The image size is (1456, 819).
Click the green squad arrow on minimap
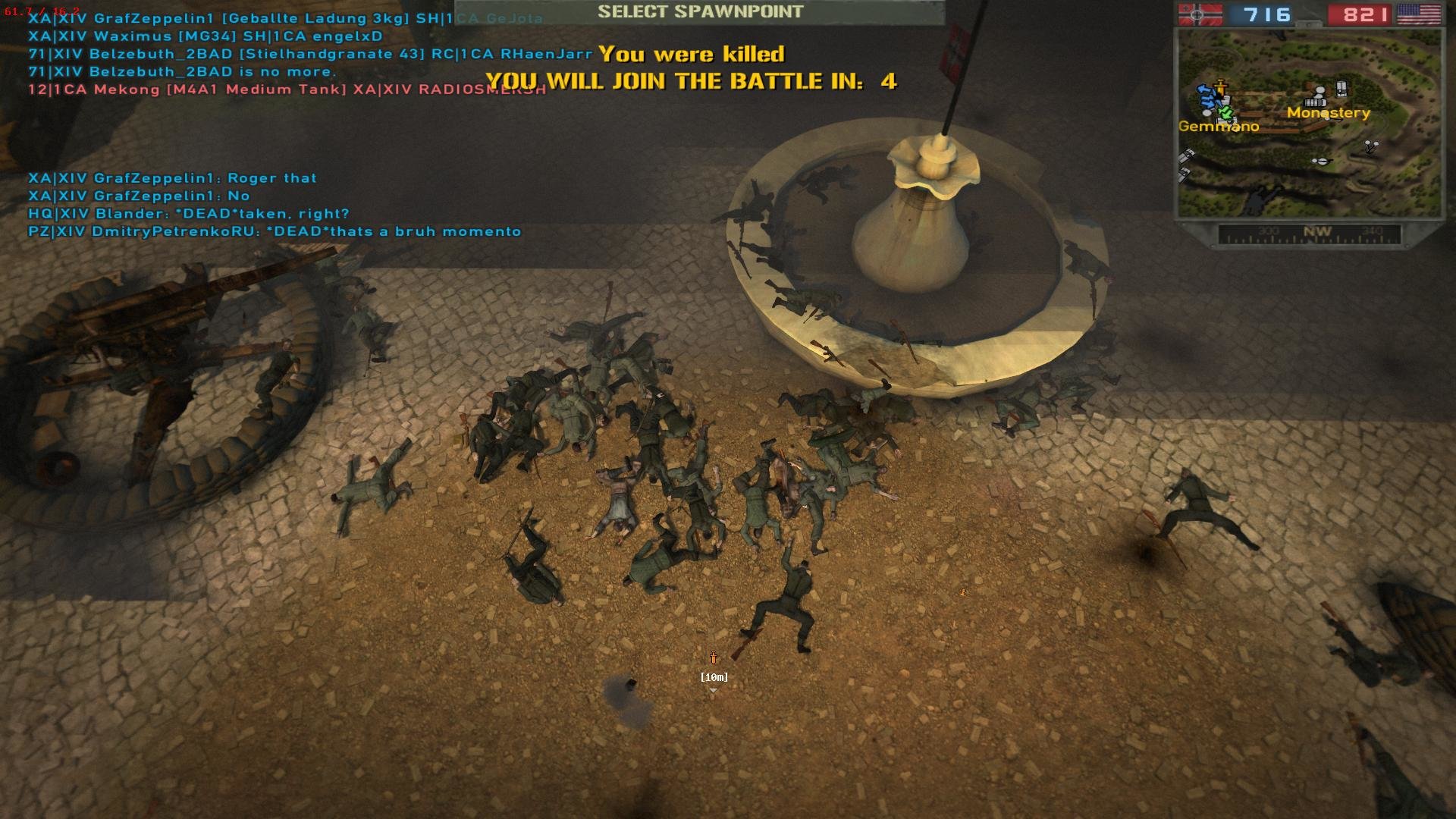pos(1224,113)
